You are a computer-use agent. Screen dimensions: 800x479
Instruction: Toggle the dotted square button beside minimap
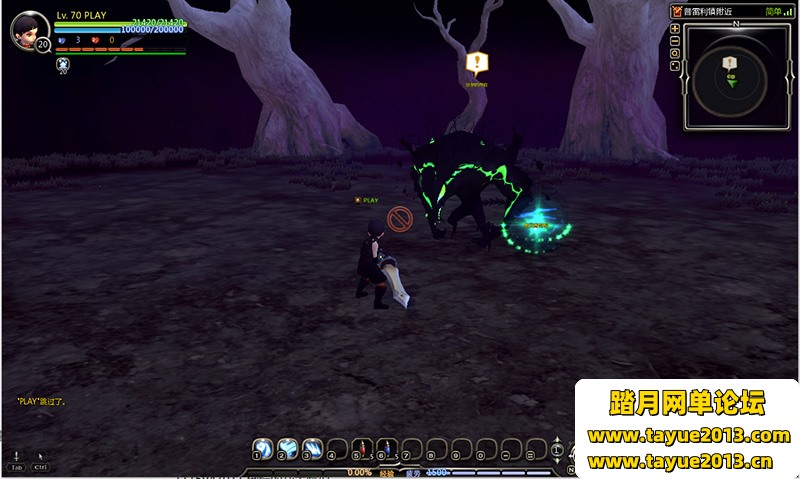point(675,66)
